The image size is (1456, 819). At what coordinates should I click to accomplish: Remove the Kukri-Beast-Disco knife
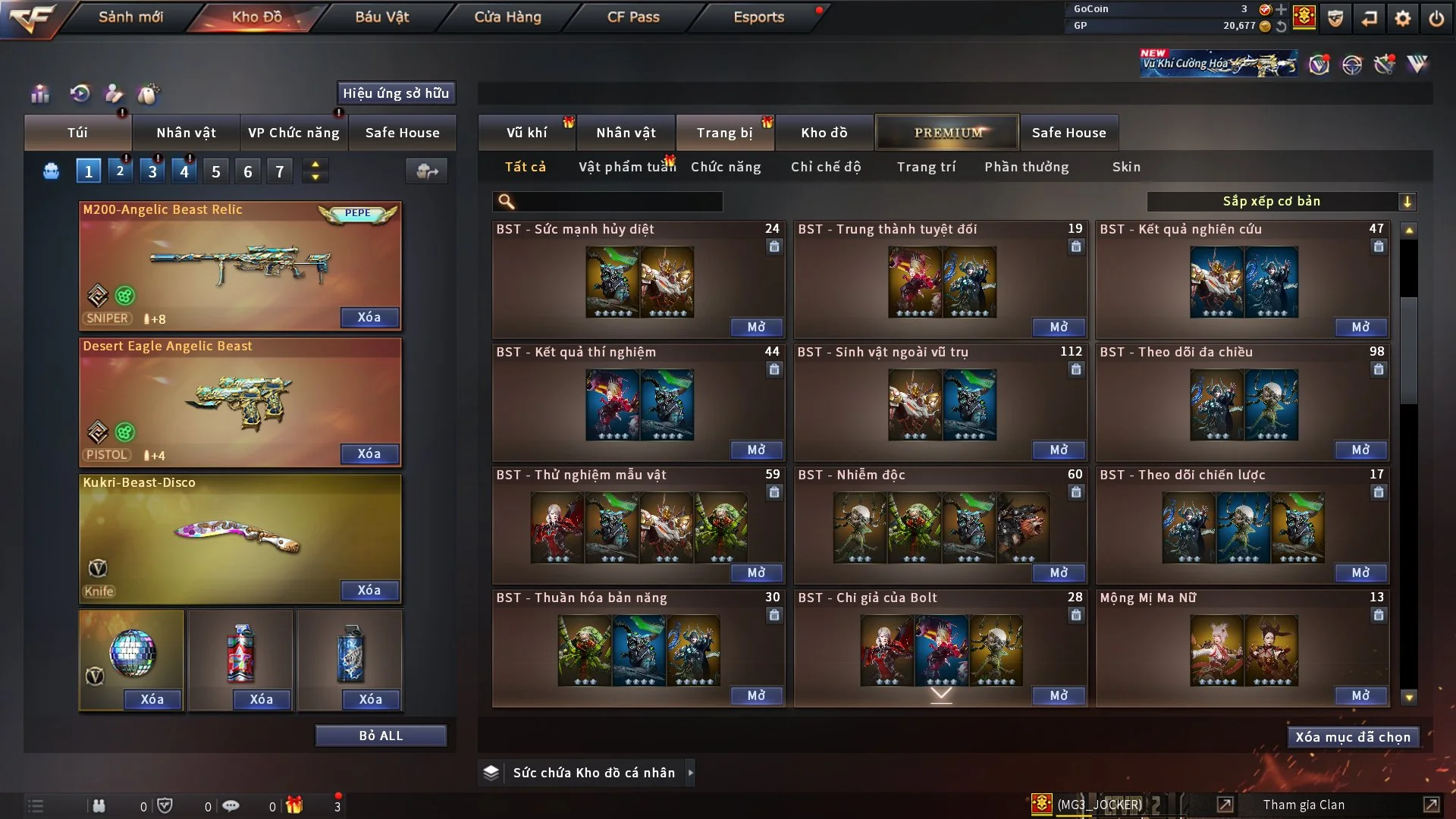[x=369, y=590]
